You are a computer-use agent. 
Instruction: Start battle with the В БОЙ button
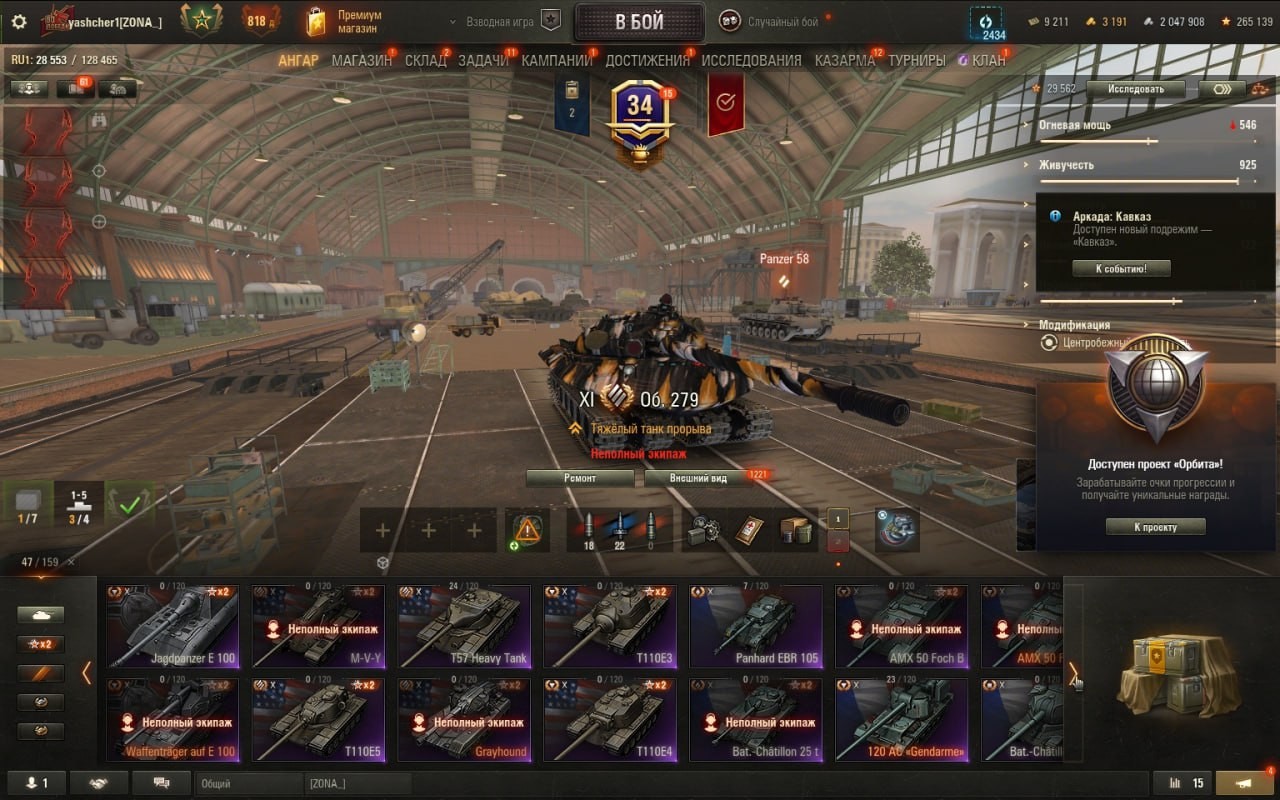point(639,22)
